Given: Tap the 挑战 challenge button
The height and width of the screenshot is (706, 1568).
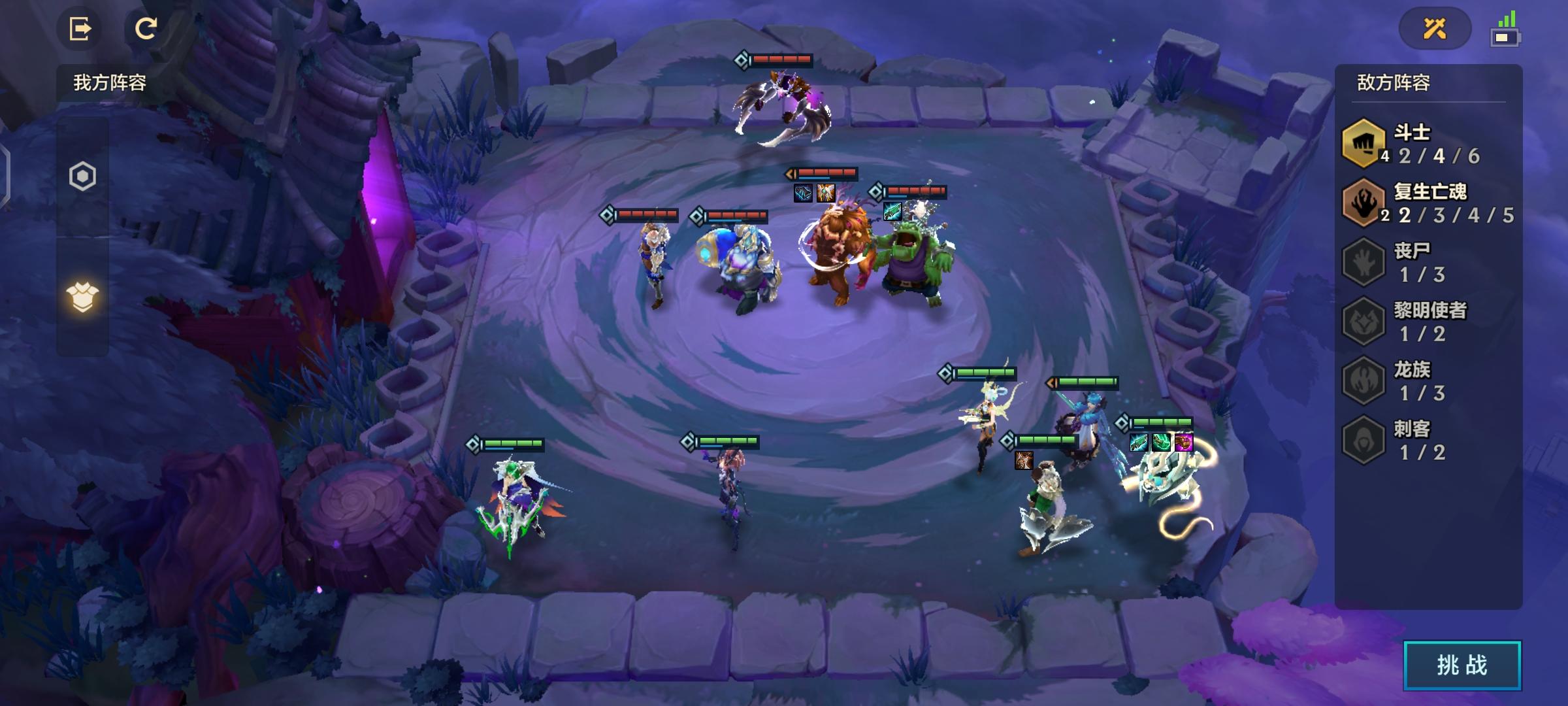Looking at the screenshot, I should click(x=1462, y=665).
